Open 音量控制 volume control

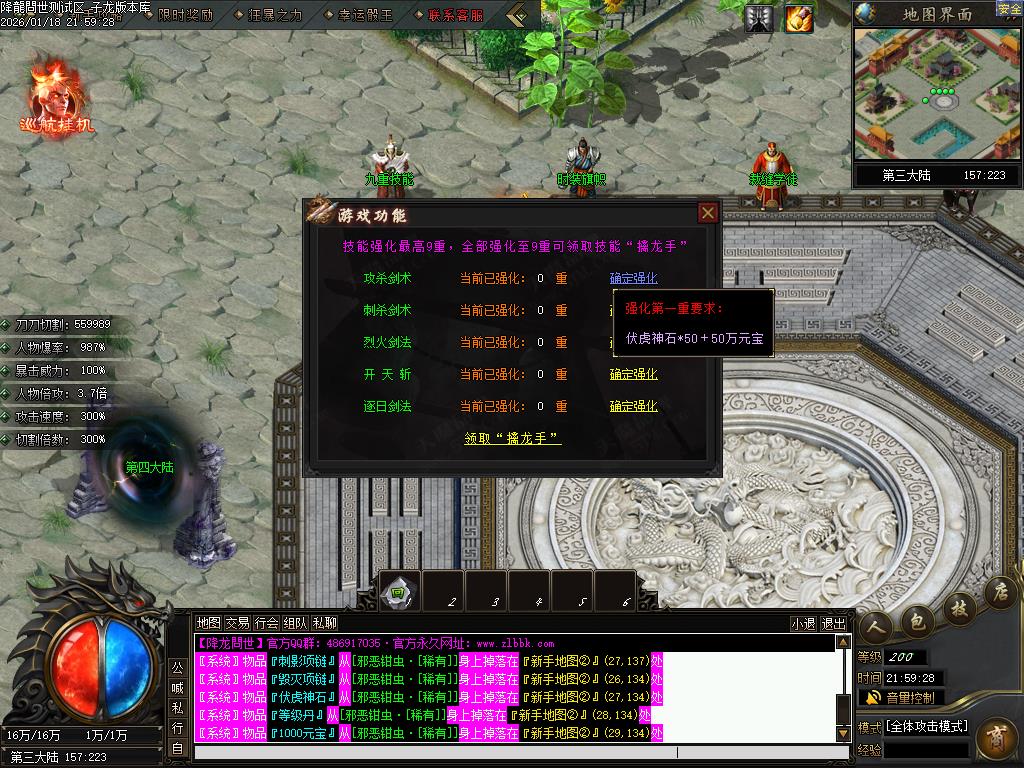click(899, 698)
